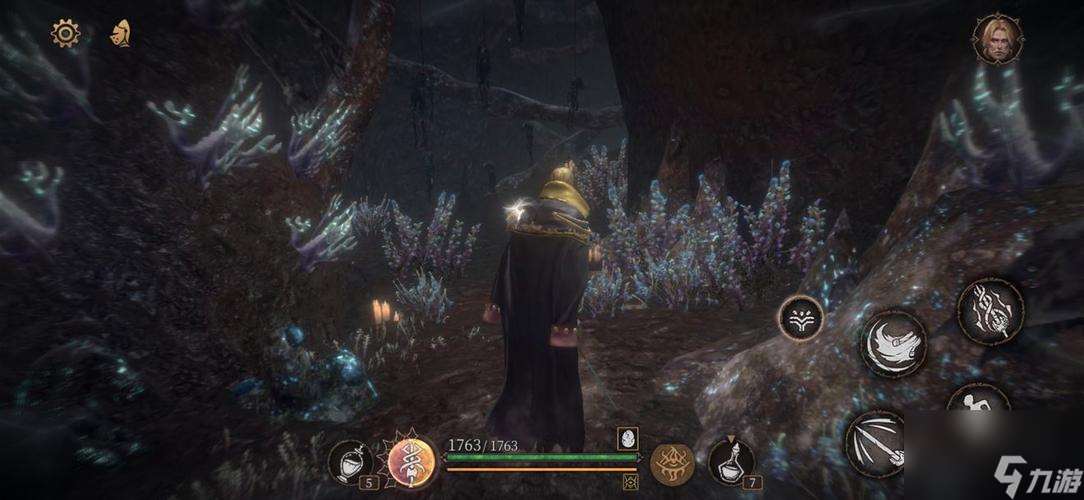Activate the glowing orange rune emblem
Viewport: 1084px width, 500px height.
click(411, 462)
